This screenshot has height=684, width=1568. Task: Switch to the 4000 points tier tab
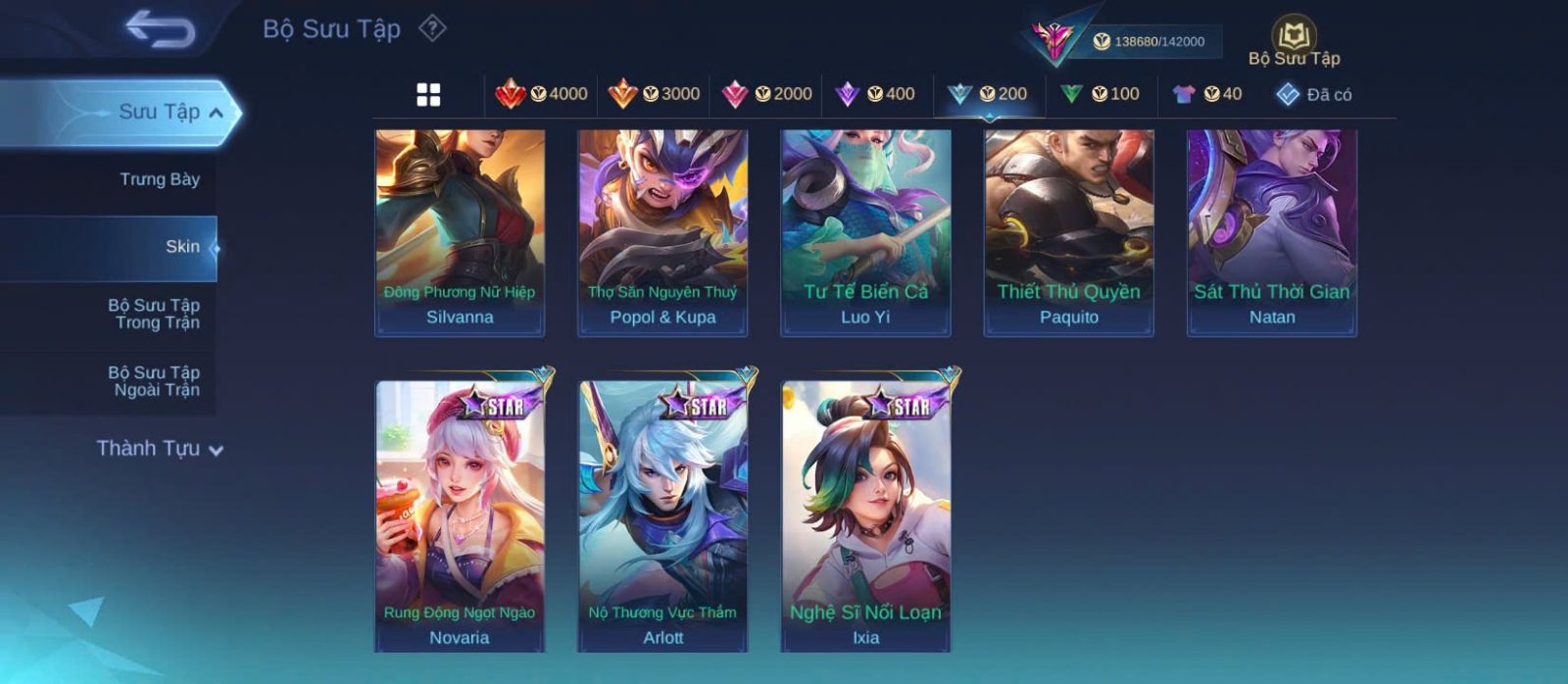click(x=542, y=94)
